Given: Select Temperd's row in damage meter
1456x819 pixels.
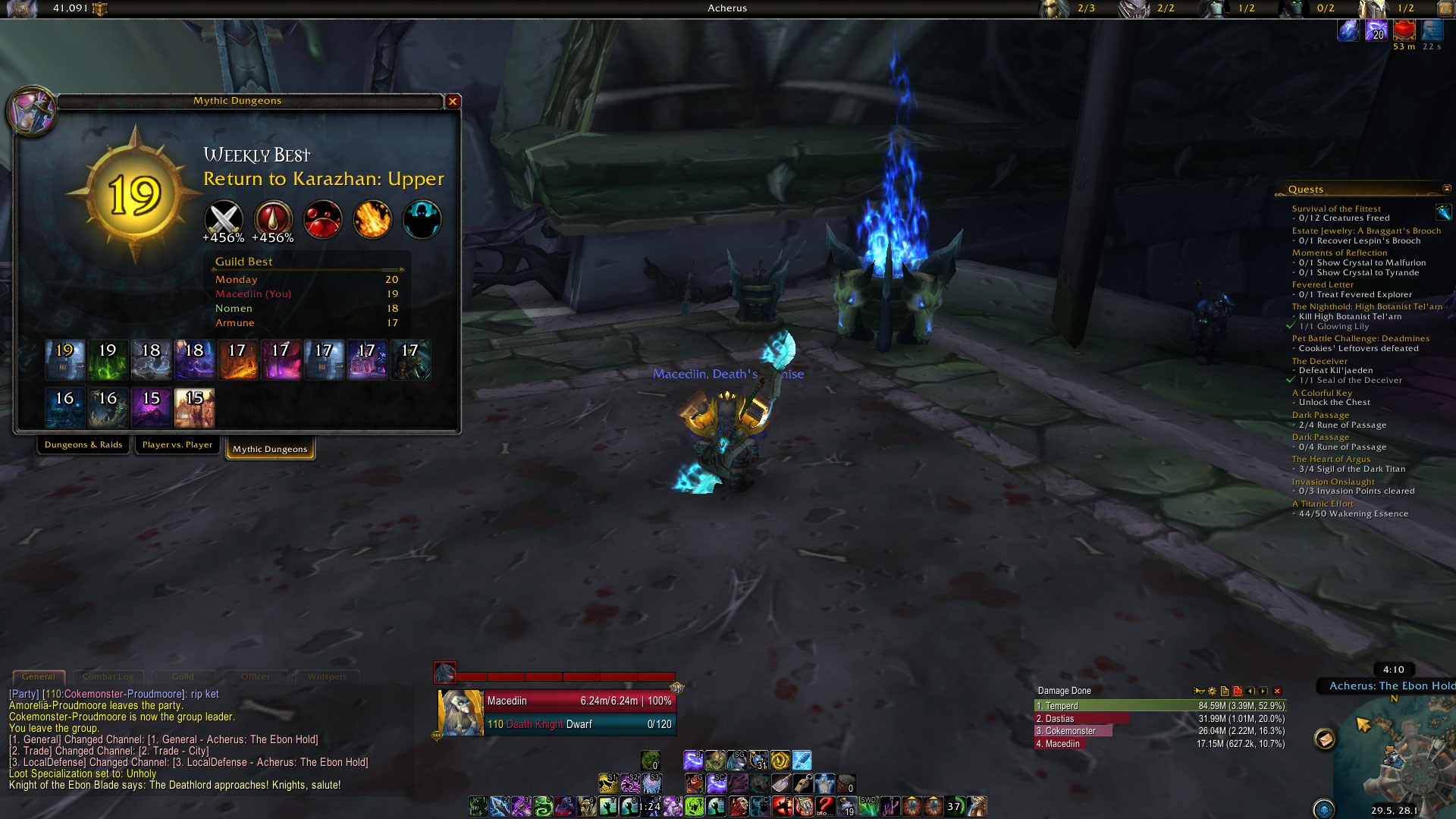Looking at the screenshot, I should [1160, 706].
